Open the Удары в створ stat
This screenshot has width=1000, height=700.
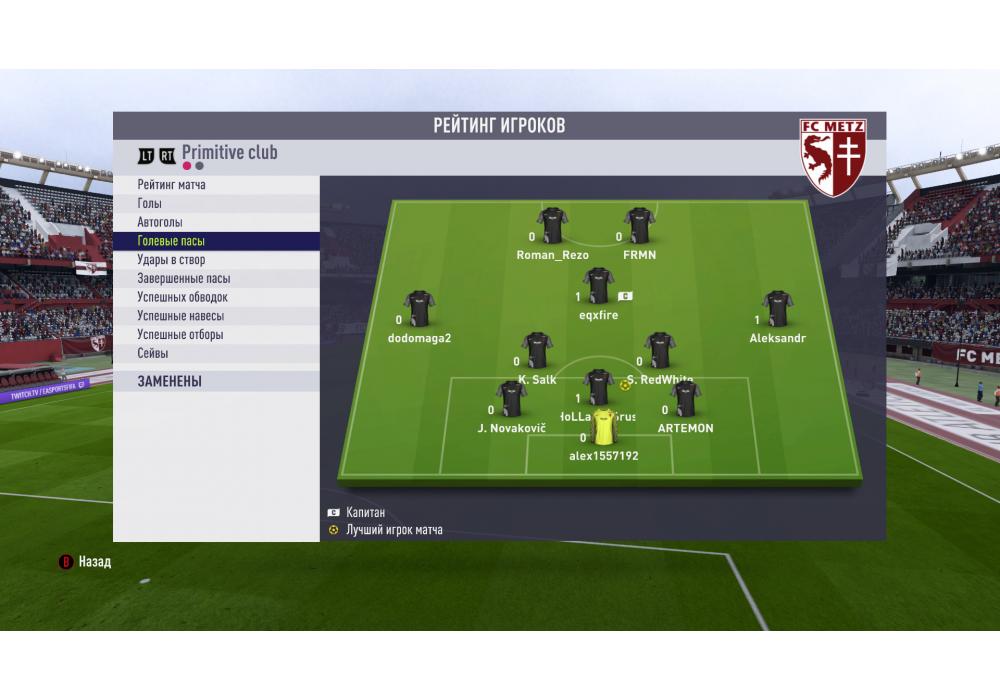[x=171, y=260]
